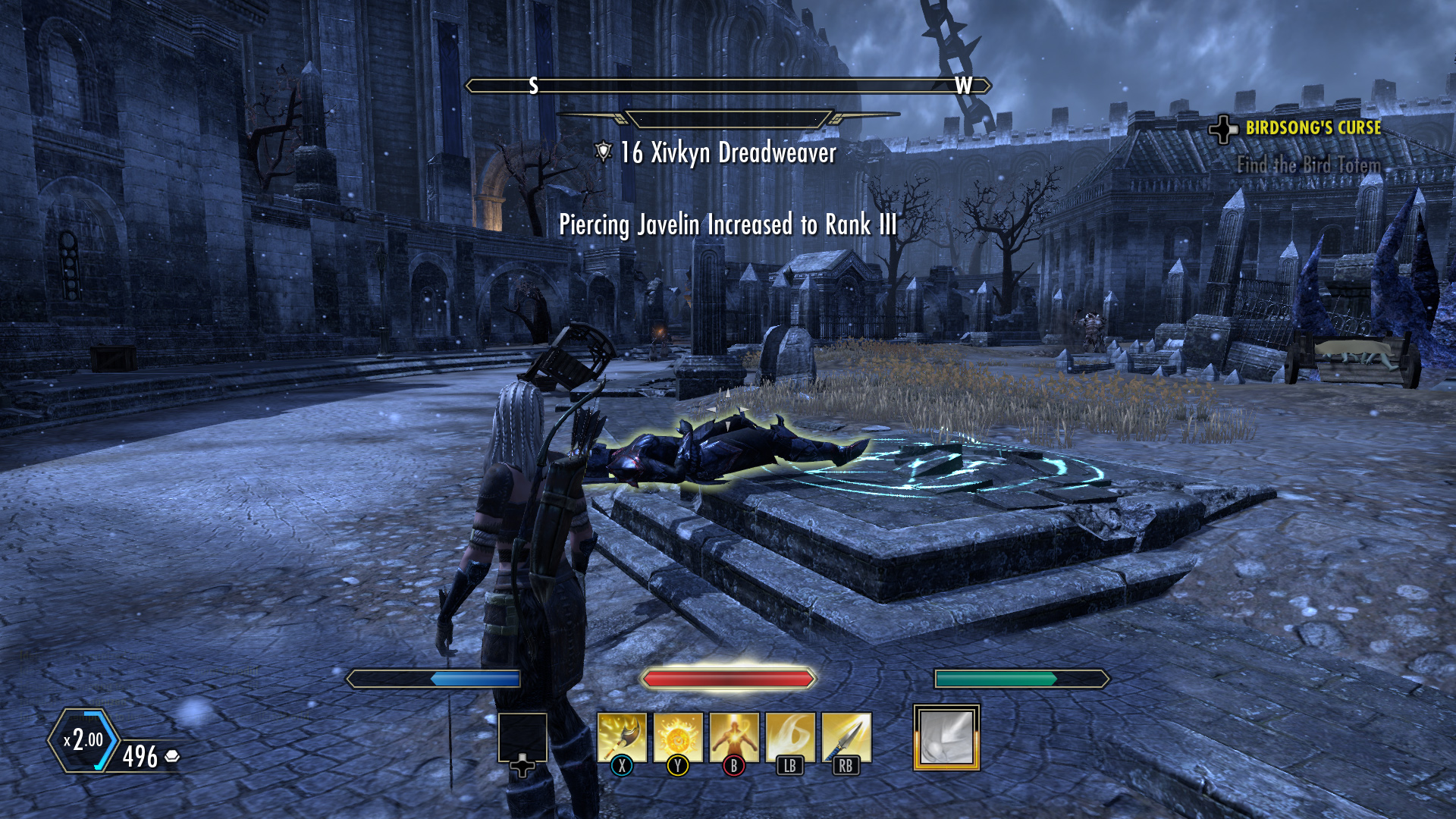The image size is (1456, 819).
Task: Activate the golden axe ability
Action: [622, 737]
